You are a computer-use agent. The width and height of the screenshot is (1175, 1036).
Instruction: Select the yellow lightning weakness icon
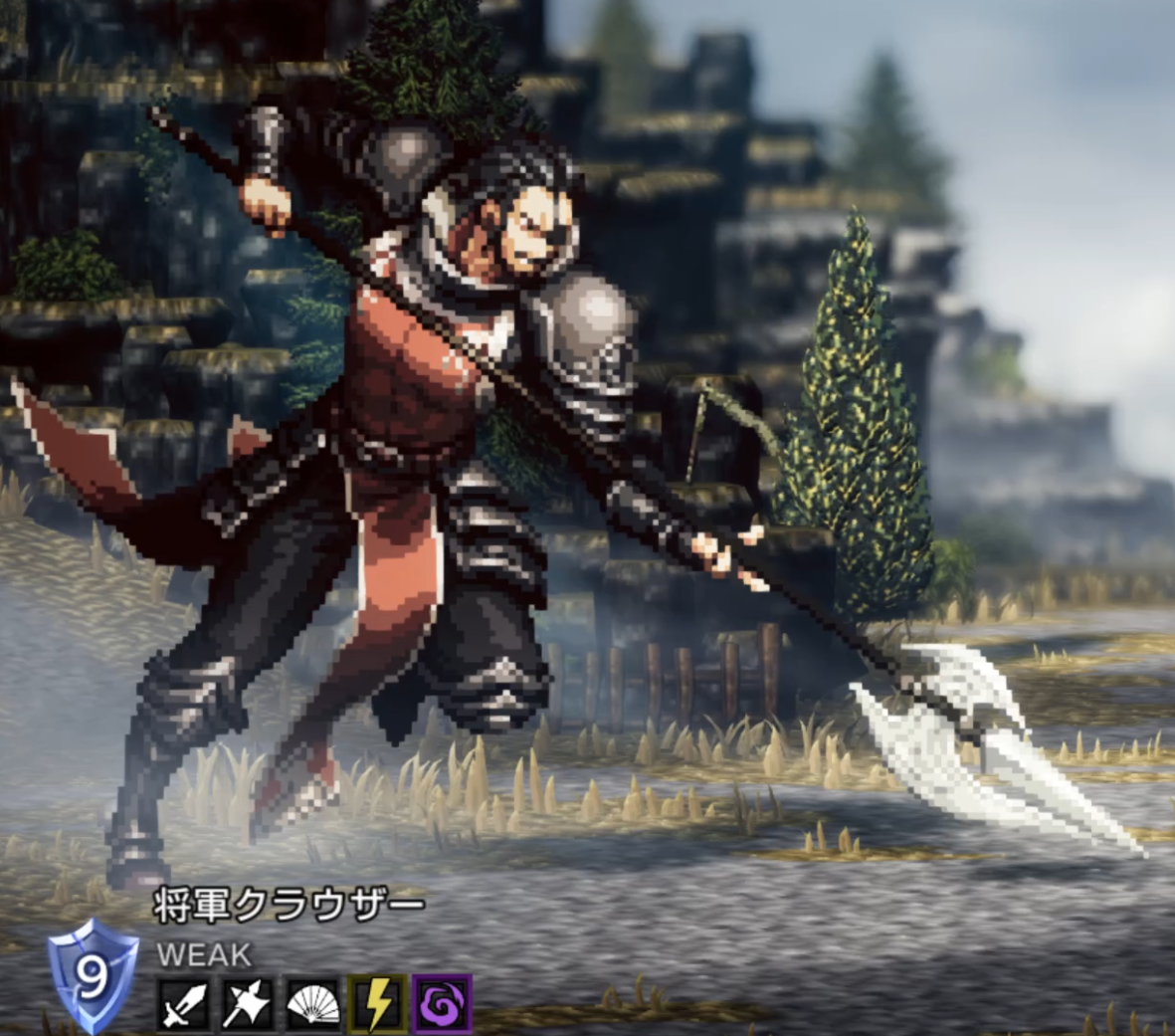pos(377,1004)
